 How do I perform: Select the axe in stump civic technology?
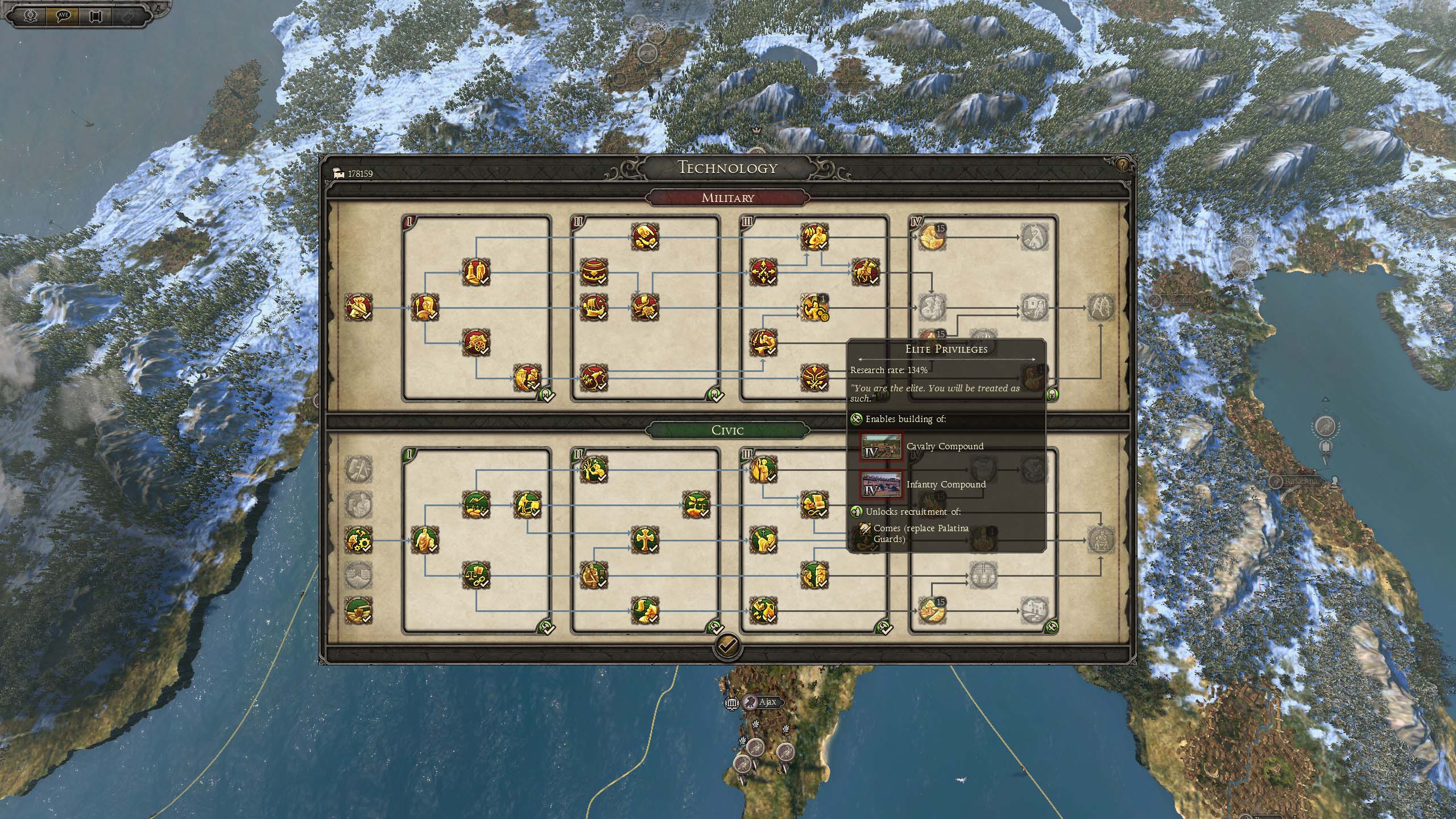359,611
